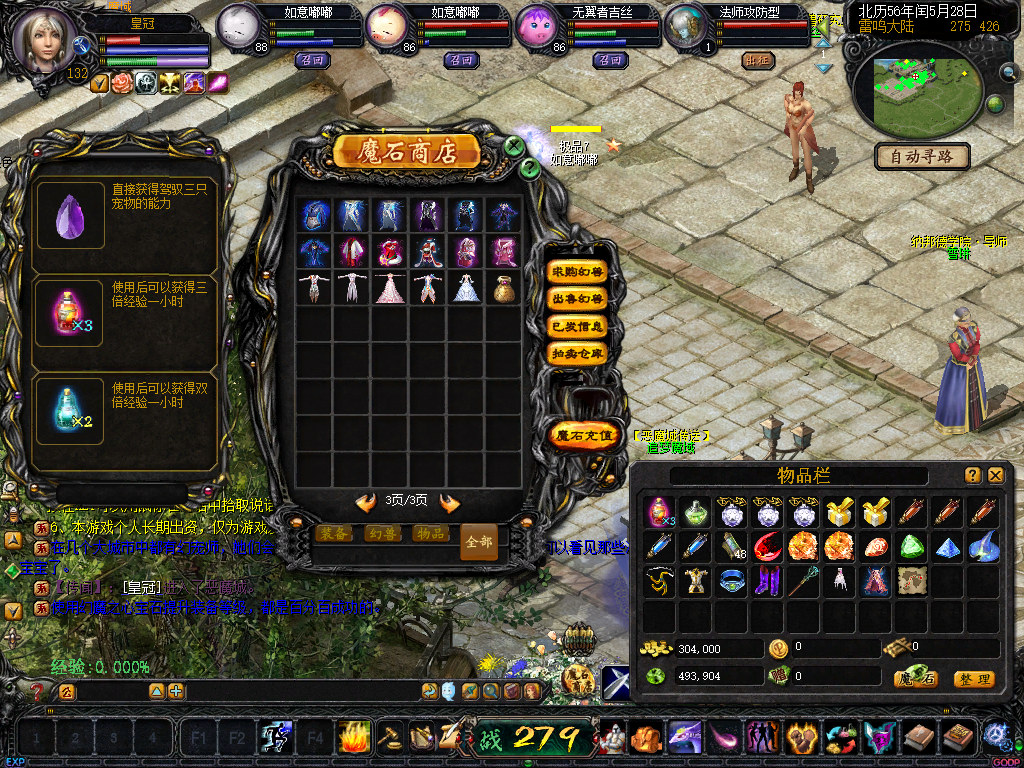Click the 魔石充值 recharge button
This screenshot has width=1024, height=768.
(x=583, y=435)
